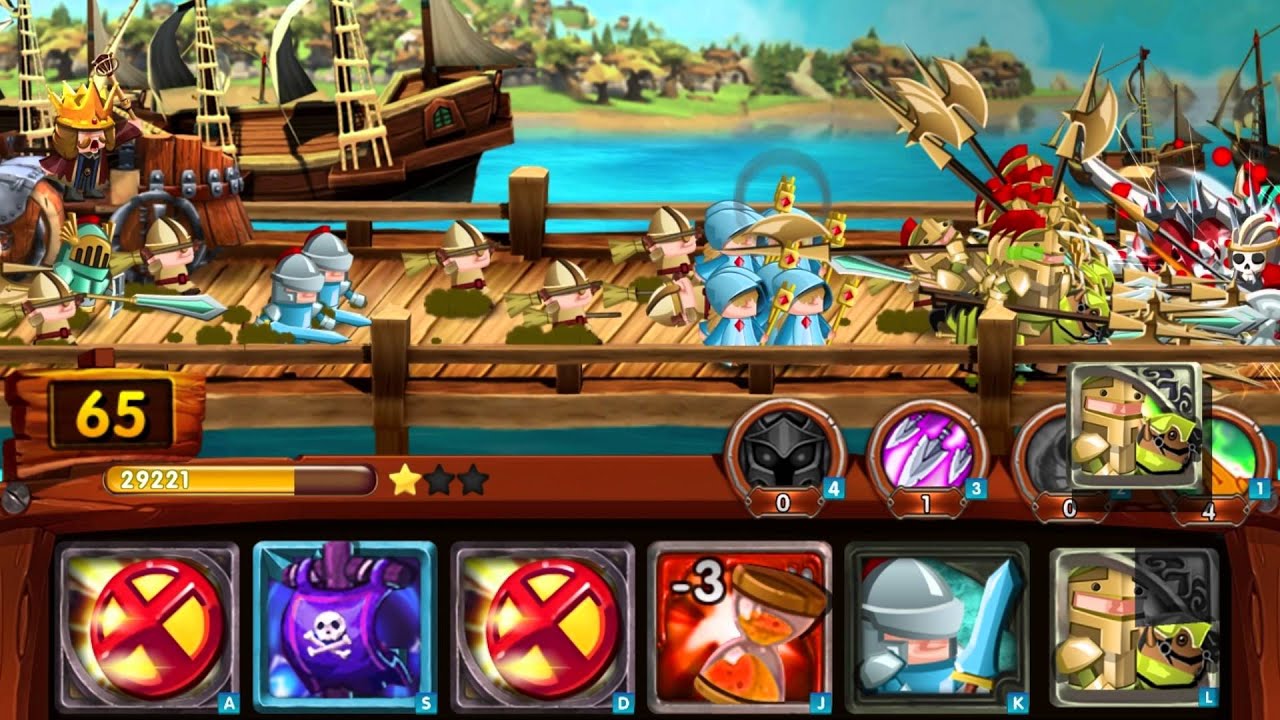Choose the golden knight unit card

[x=1134, y=626]
